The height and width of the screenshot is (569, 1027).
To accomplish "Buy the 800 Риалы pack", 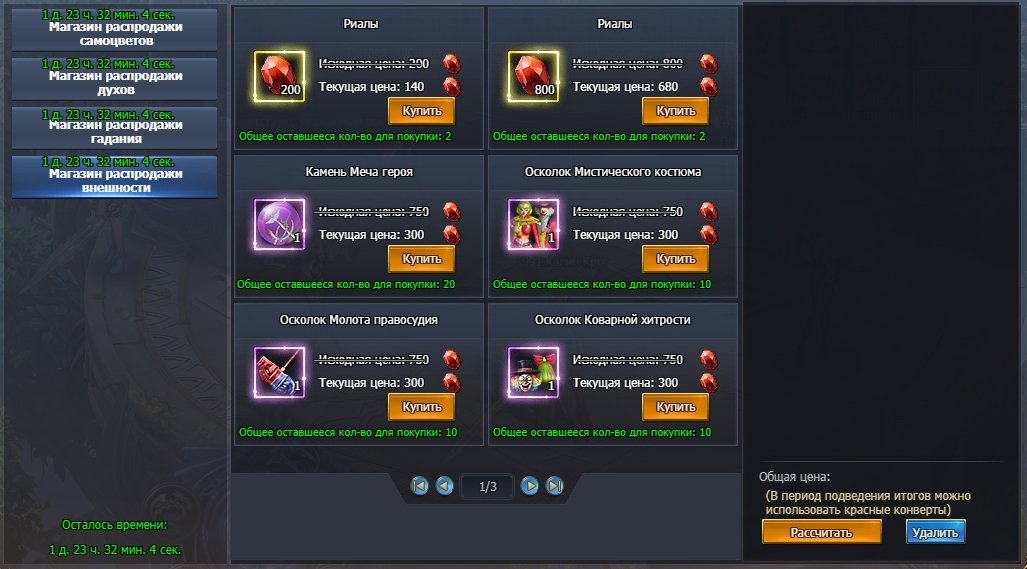I will click(675, 110).
